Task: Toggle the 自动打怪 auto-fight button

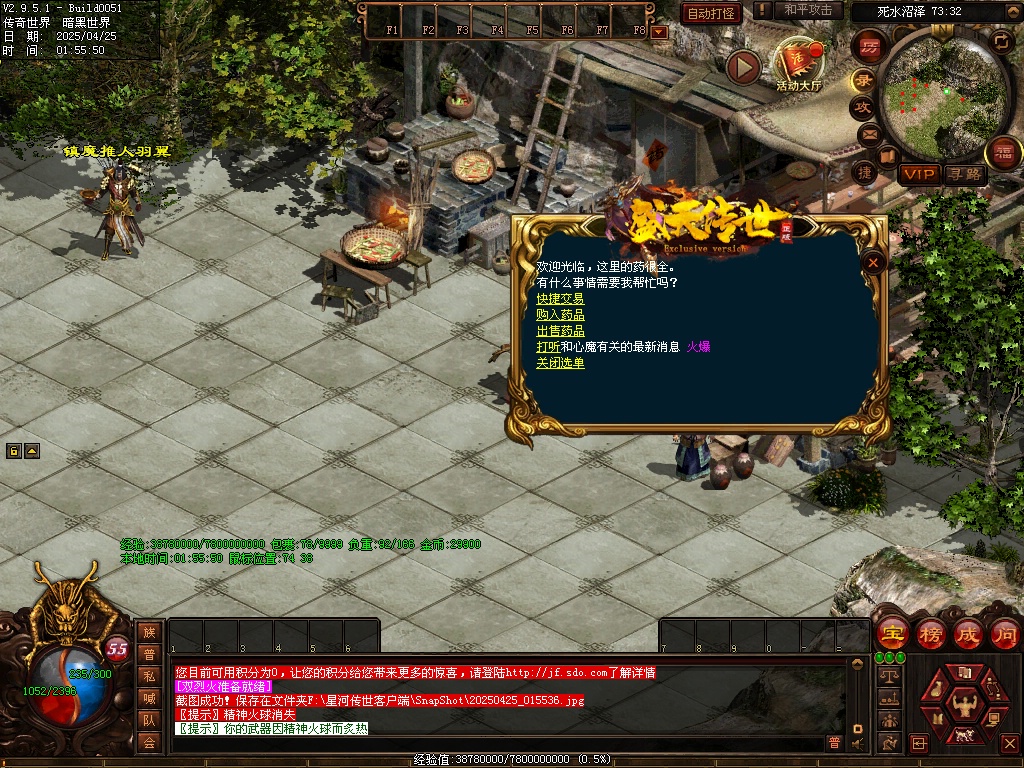Action: pyautogui.click(x=711, y=13)
